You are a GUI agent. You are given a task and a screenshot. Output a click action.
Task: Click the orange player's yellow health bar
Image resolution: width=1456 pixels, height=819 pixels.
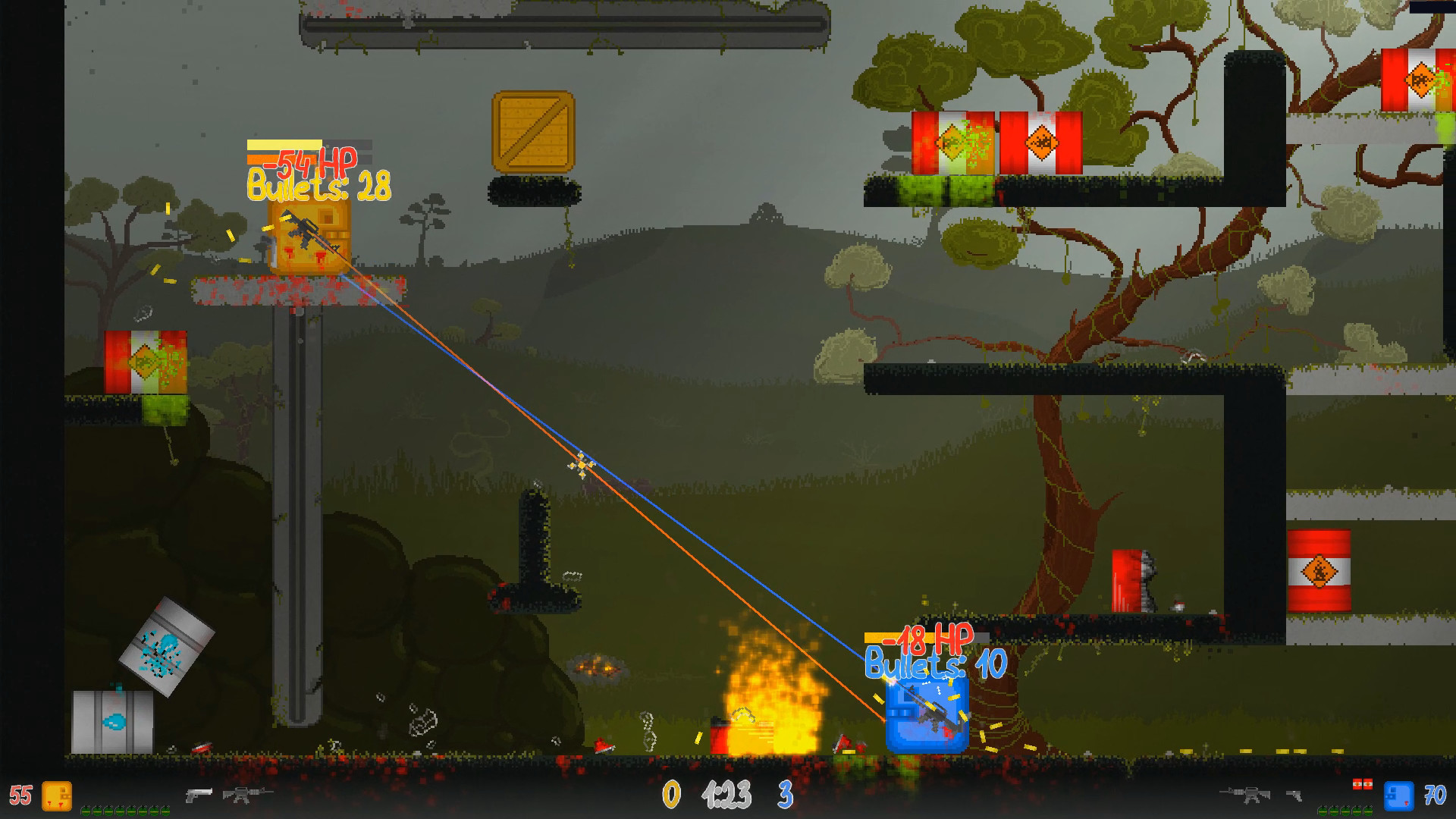[x=284, y=145]
